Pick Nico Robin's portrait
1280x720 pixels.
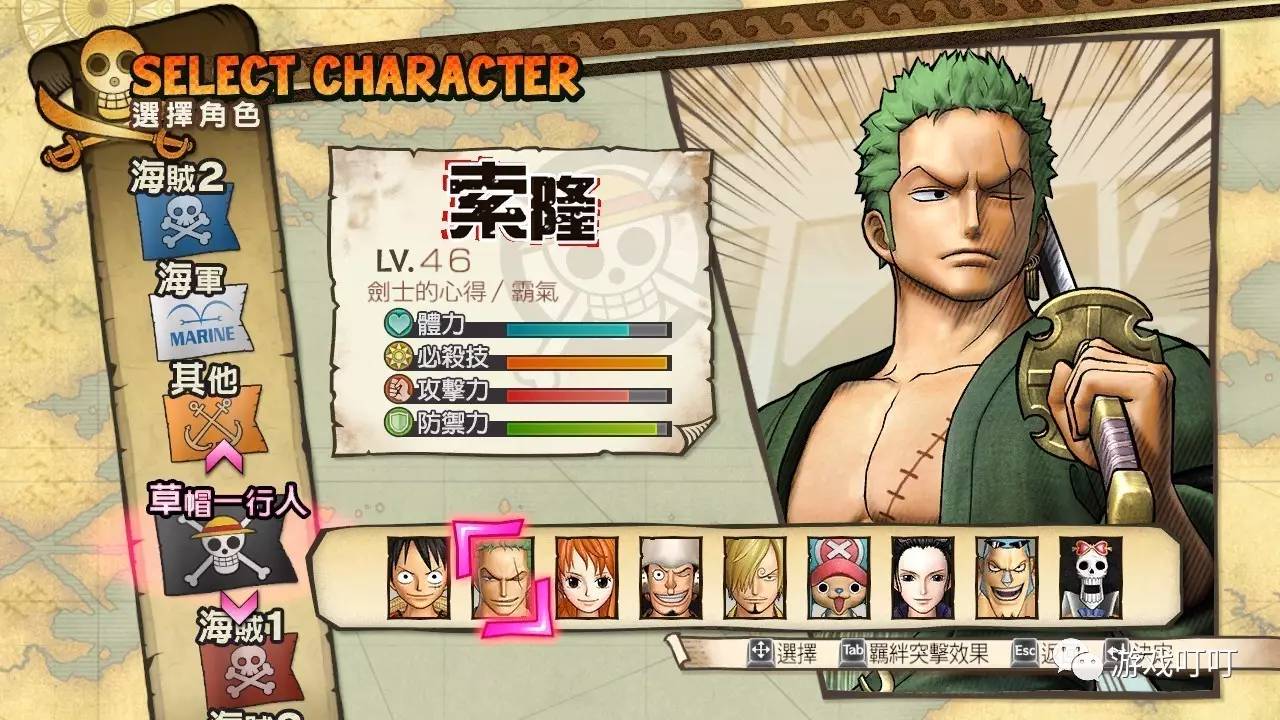[x=922, y=578]
